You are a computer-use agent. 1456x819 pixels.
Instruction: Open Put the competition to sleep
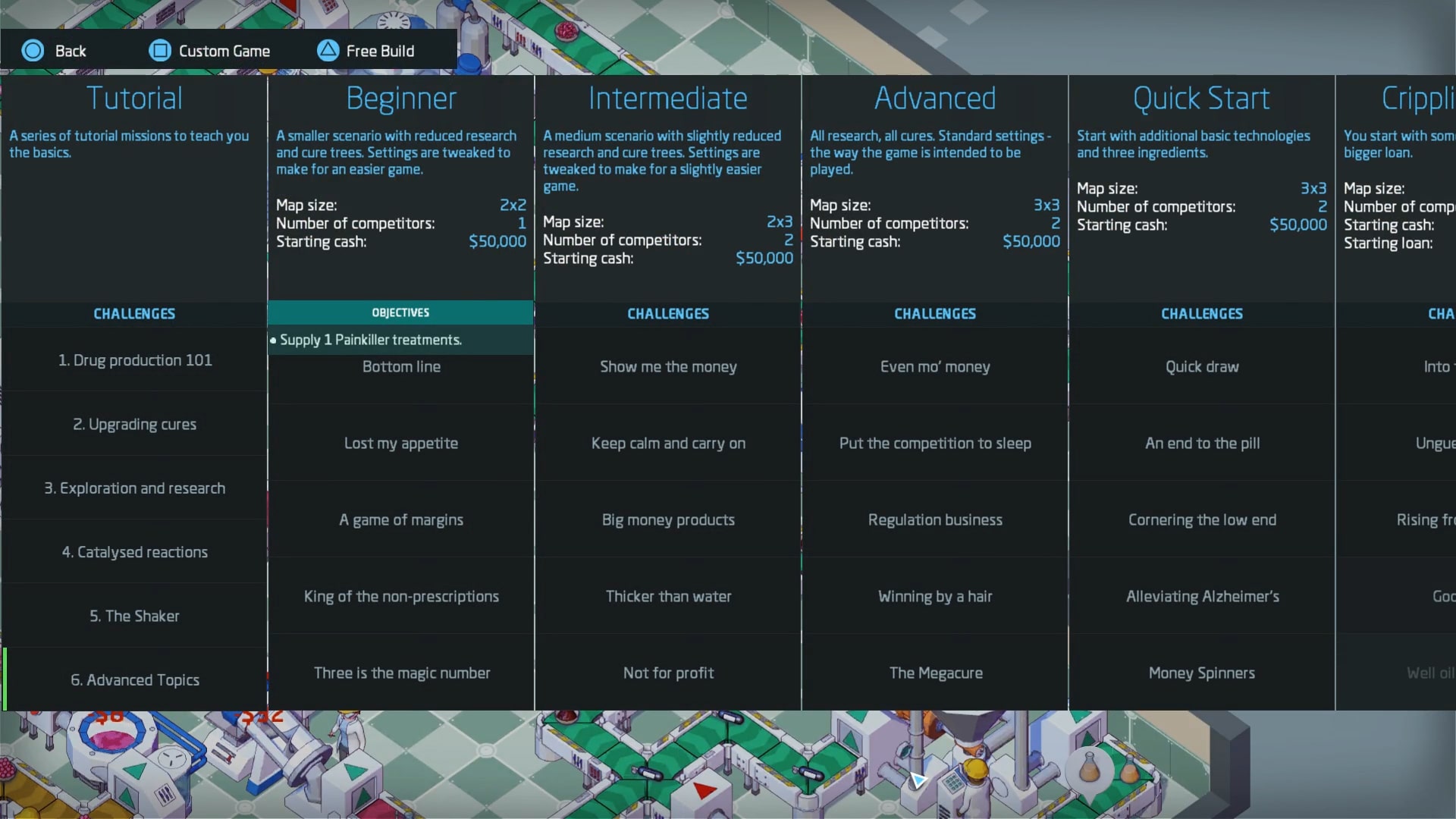click(x=935, y=444)
